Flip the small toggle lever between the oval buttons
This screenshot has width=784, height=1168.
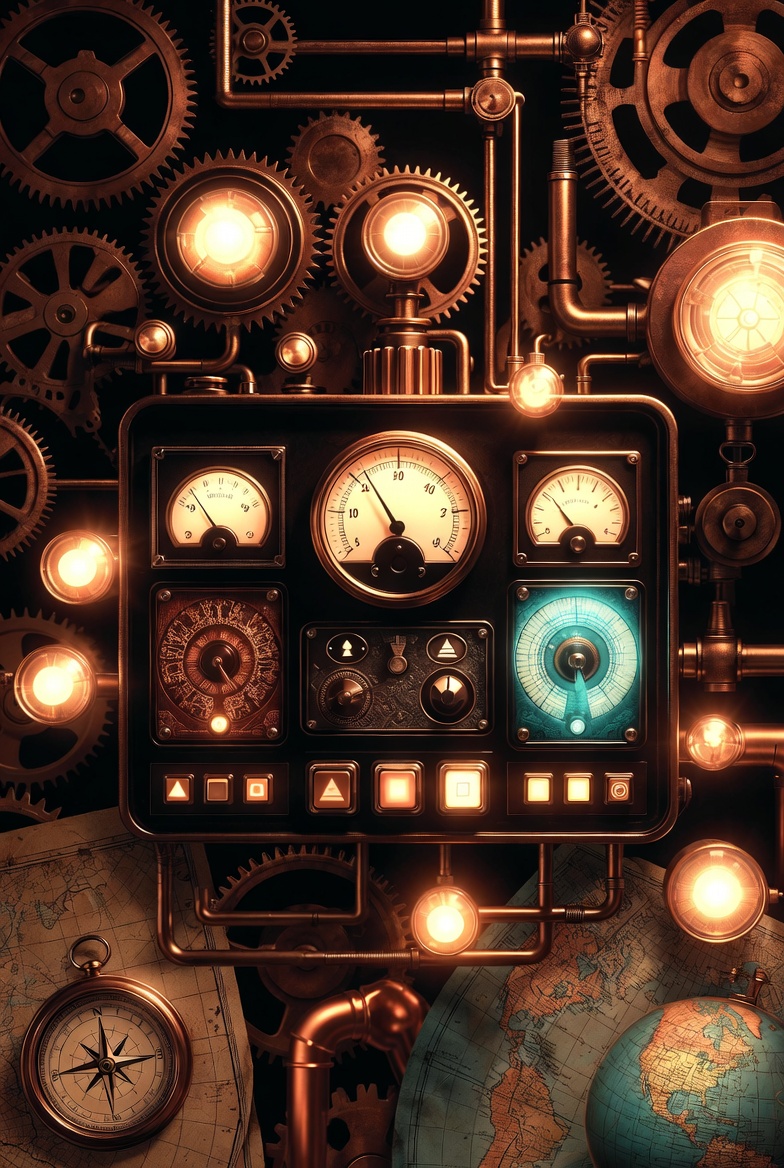(x=397, y=656)
